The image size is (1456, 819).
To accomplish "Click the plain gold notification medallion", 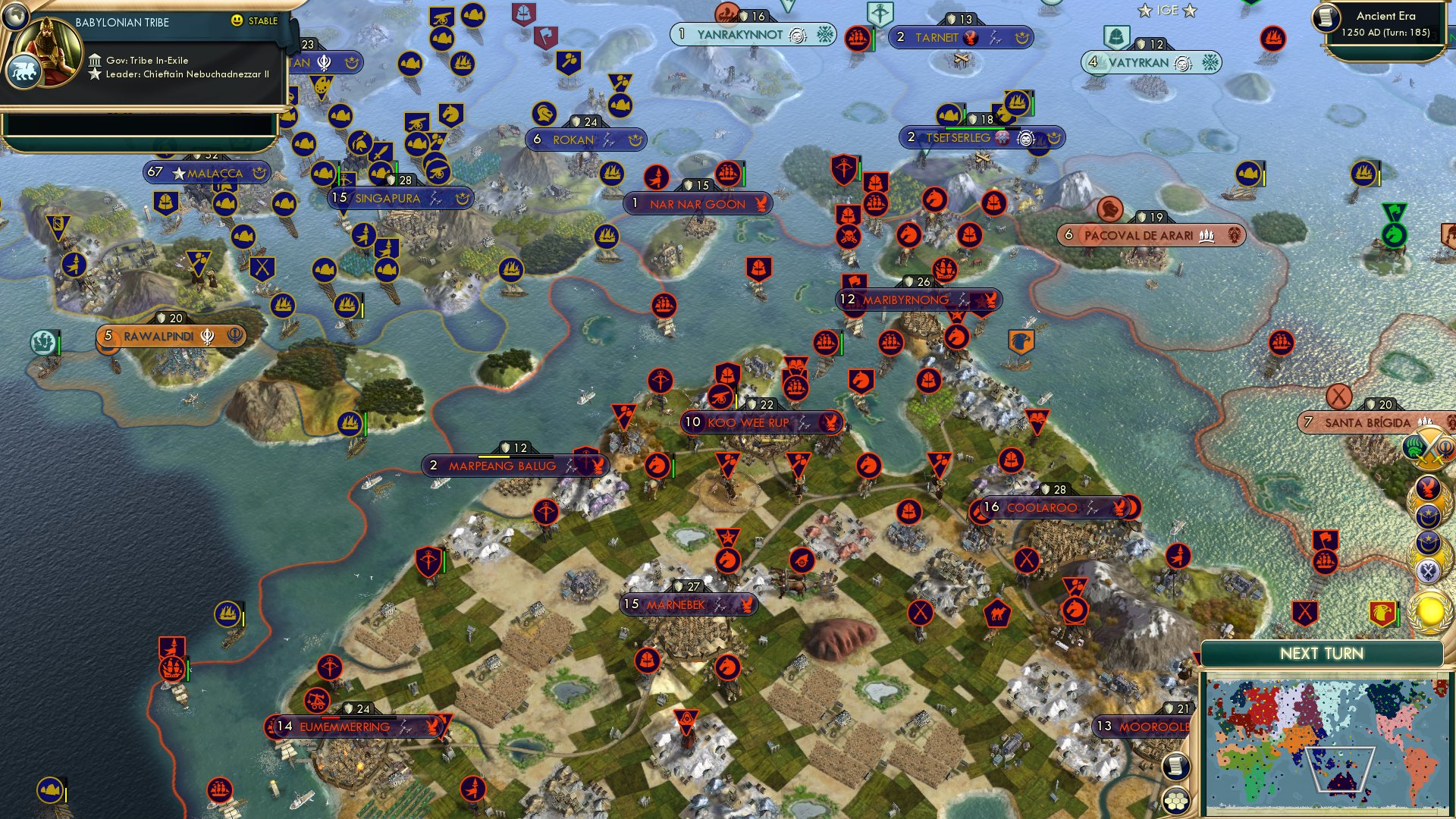I will [x=1430, y=610].
